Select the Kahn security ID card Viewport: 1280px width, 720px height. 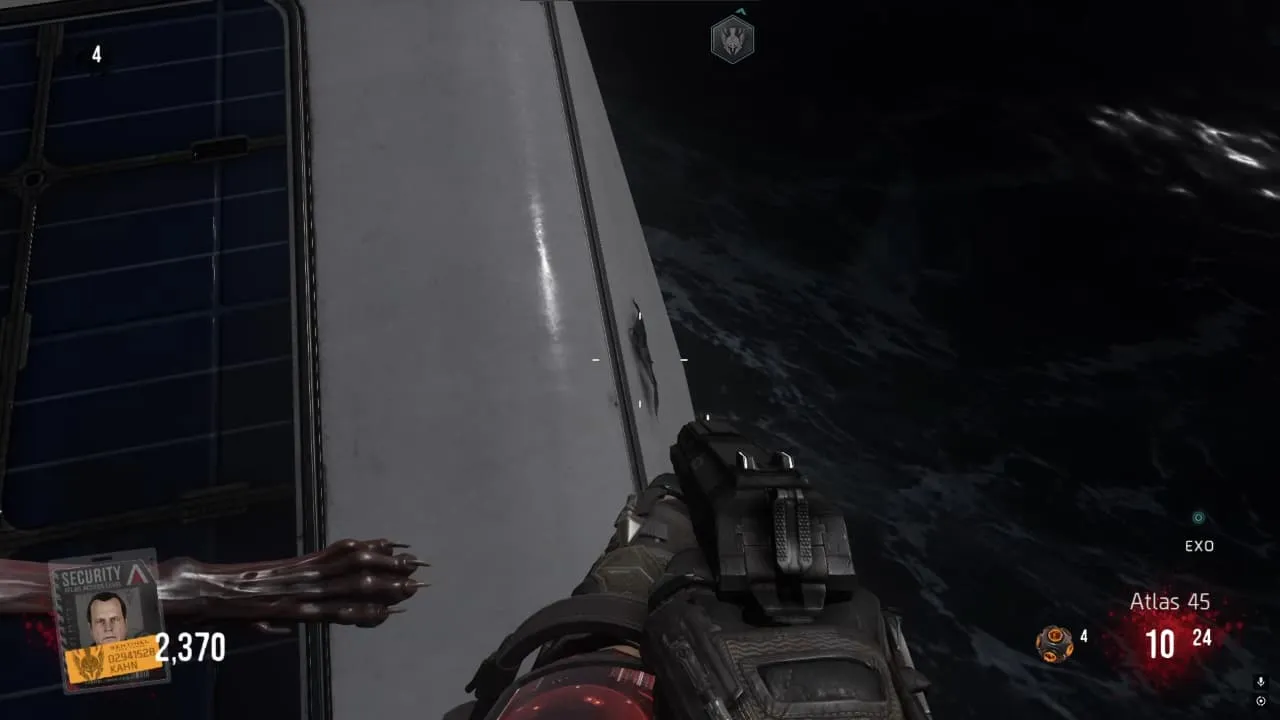pos(108,620)
